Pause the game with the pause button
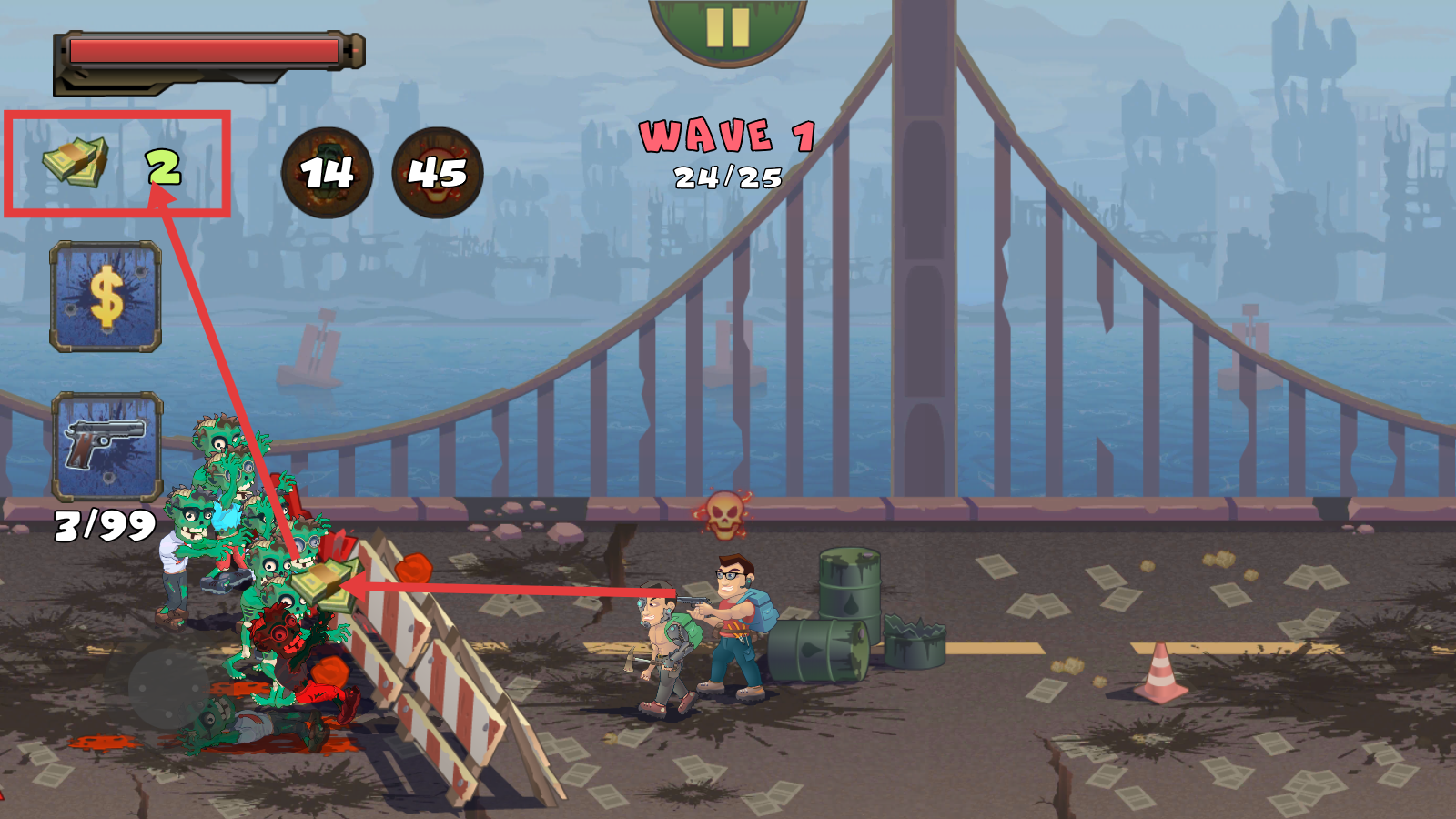The height and width of the screenshot is (819, 1456). click(727, 27)
